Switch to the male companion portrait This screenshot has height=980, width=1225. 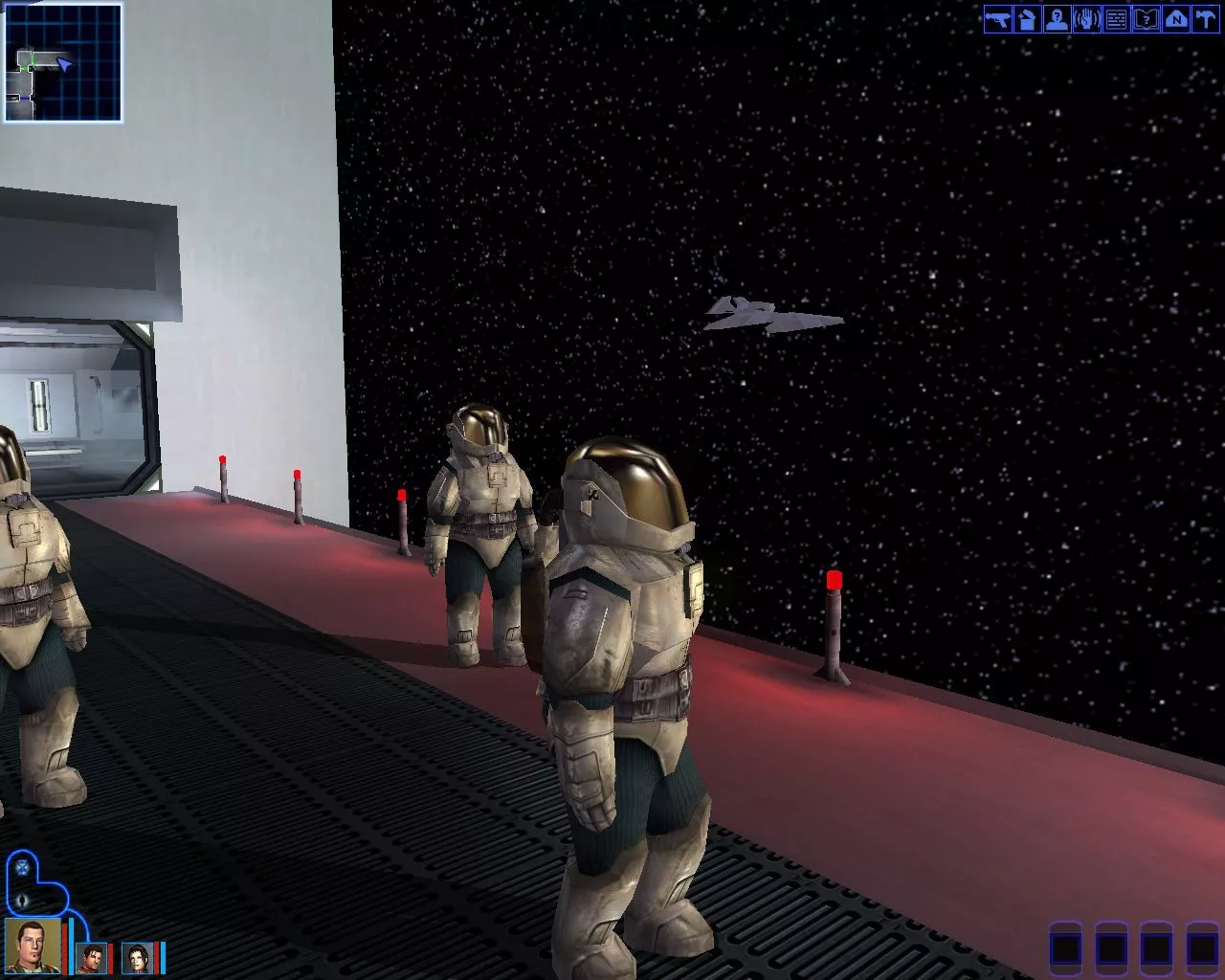(92, 958)
